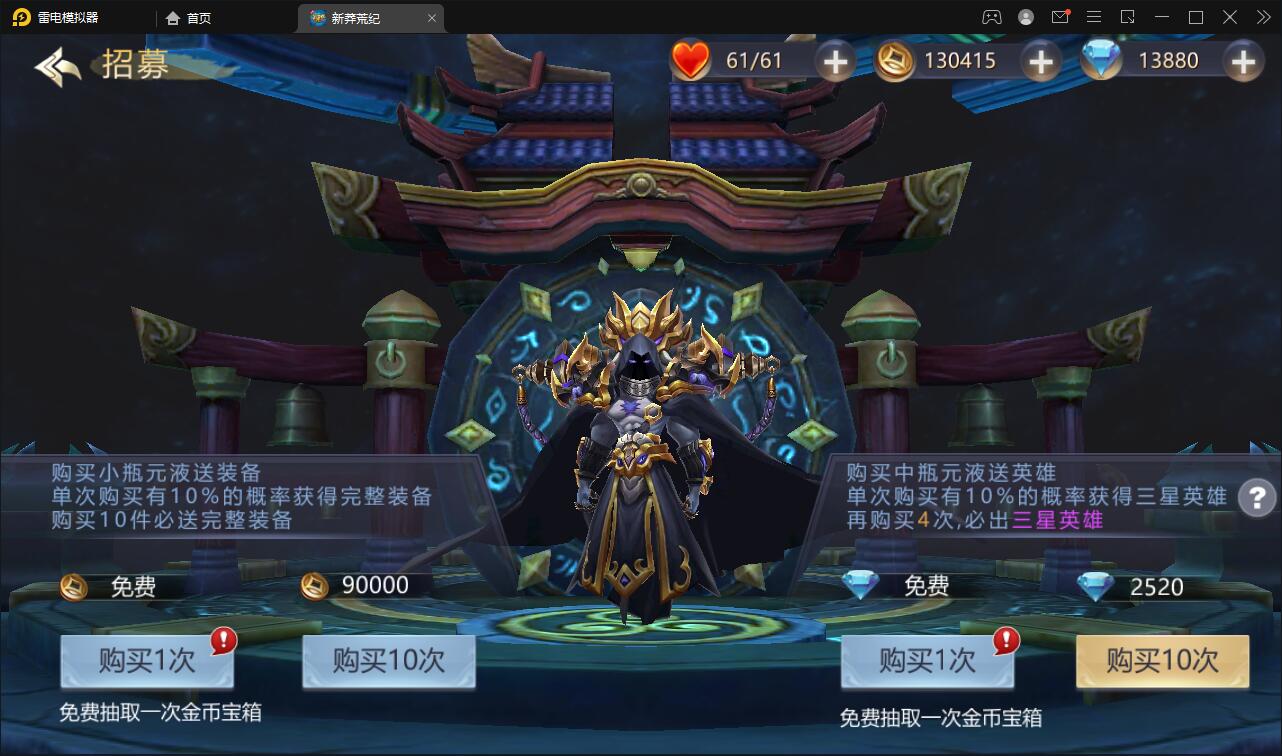Open the hamburger menu in the title bar
The width and height of the screenshot is (1282, 756).
1094,17
